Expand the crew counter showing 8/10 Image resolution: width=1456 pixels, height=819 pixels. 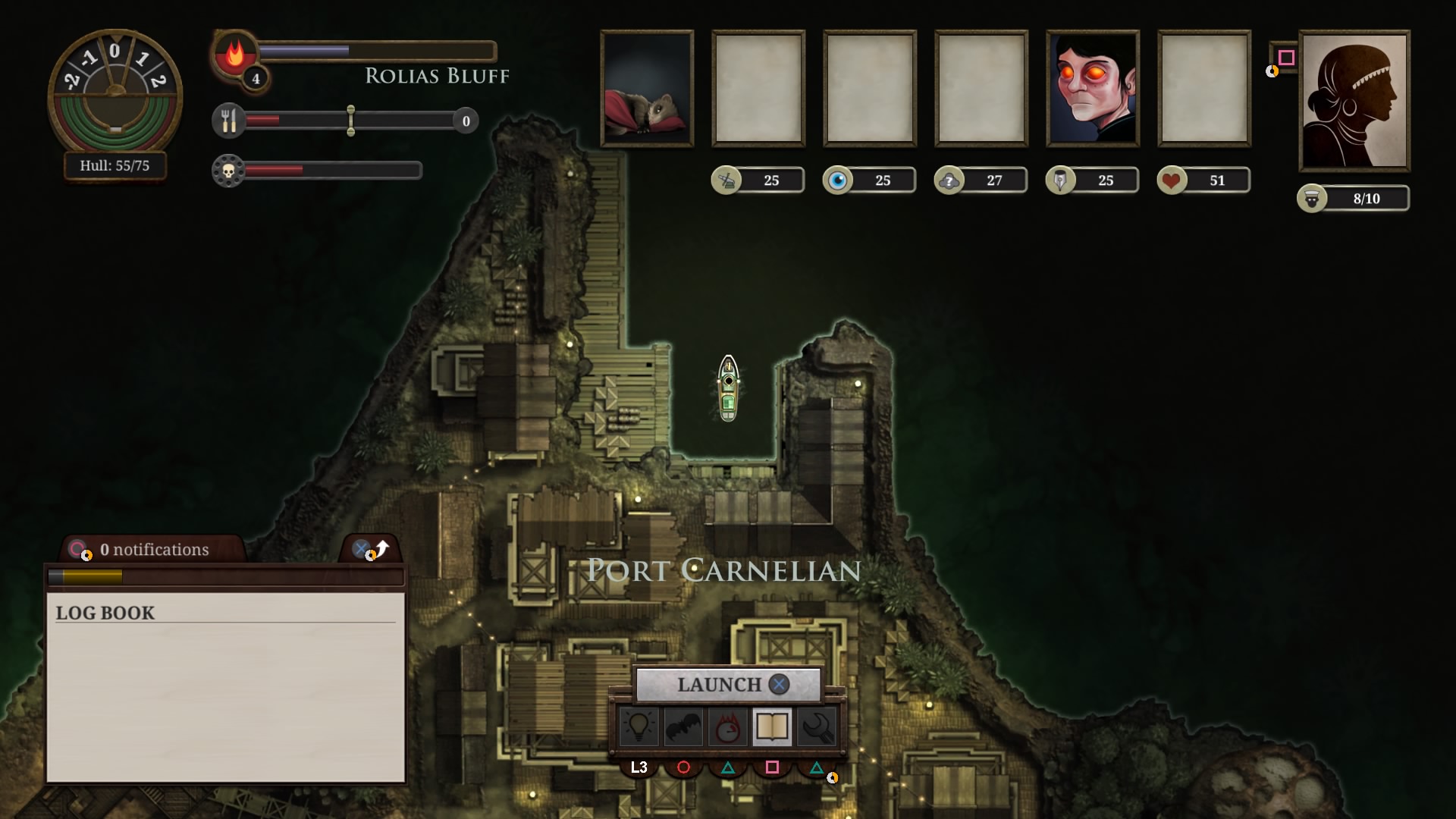point(1354,199)
